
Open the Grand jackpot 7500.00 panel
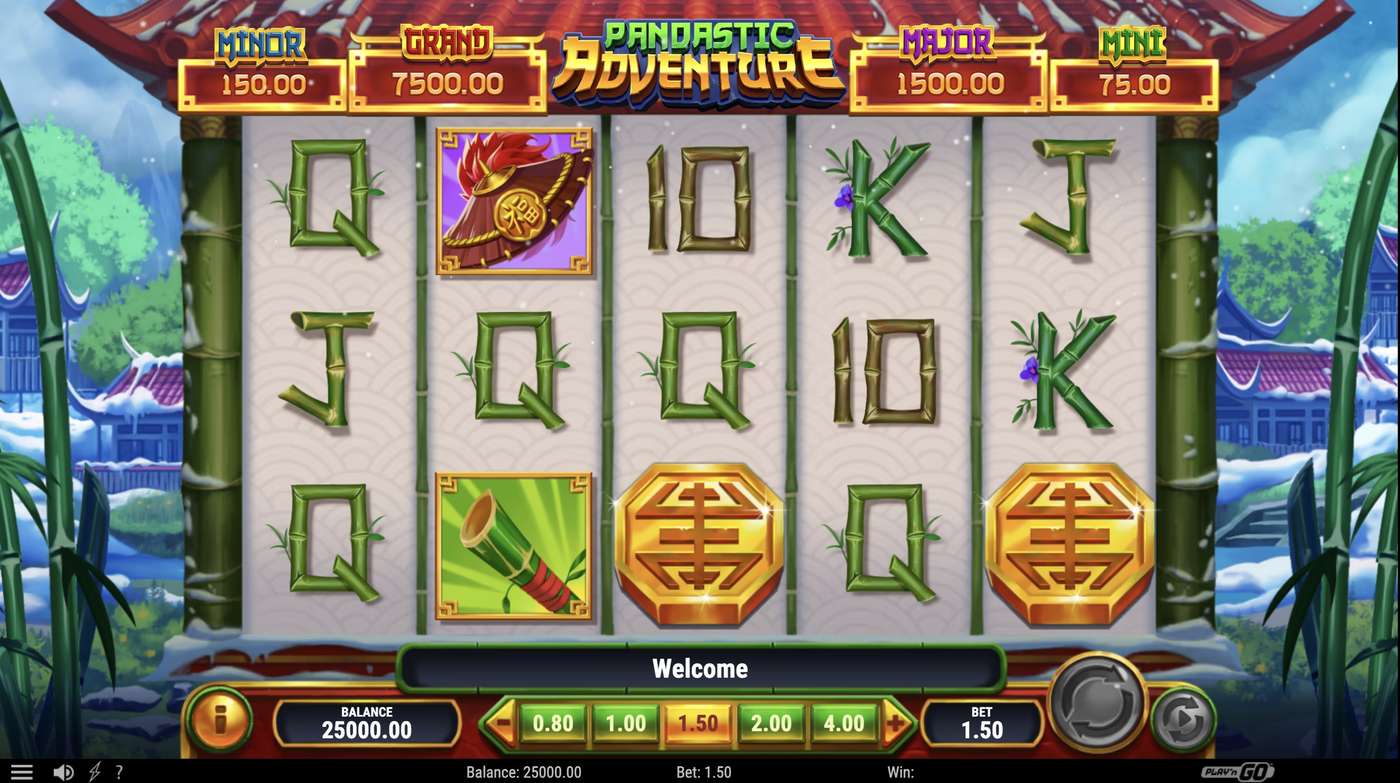point(448,68)
